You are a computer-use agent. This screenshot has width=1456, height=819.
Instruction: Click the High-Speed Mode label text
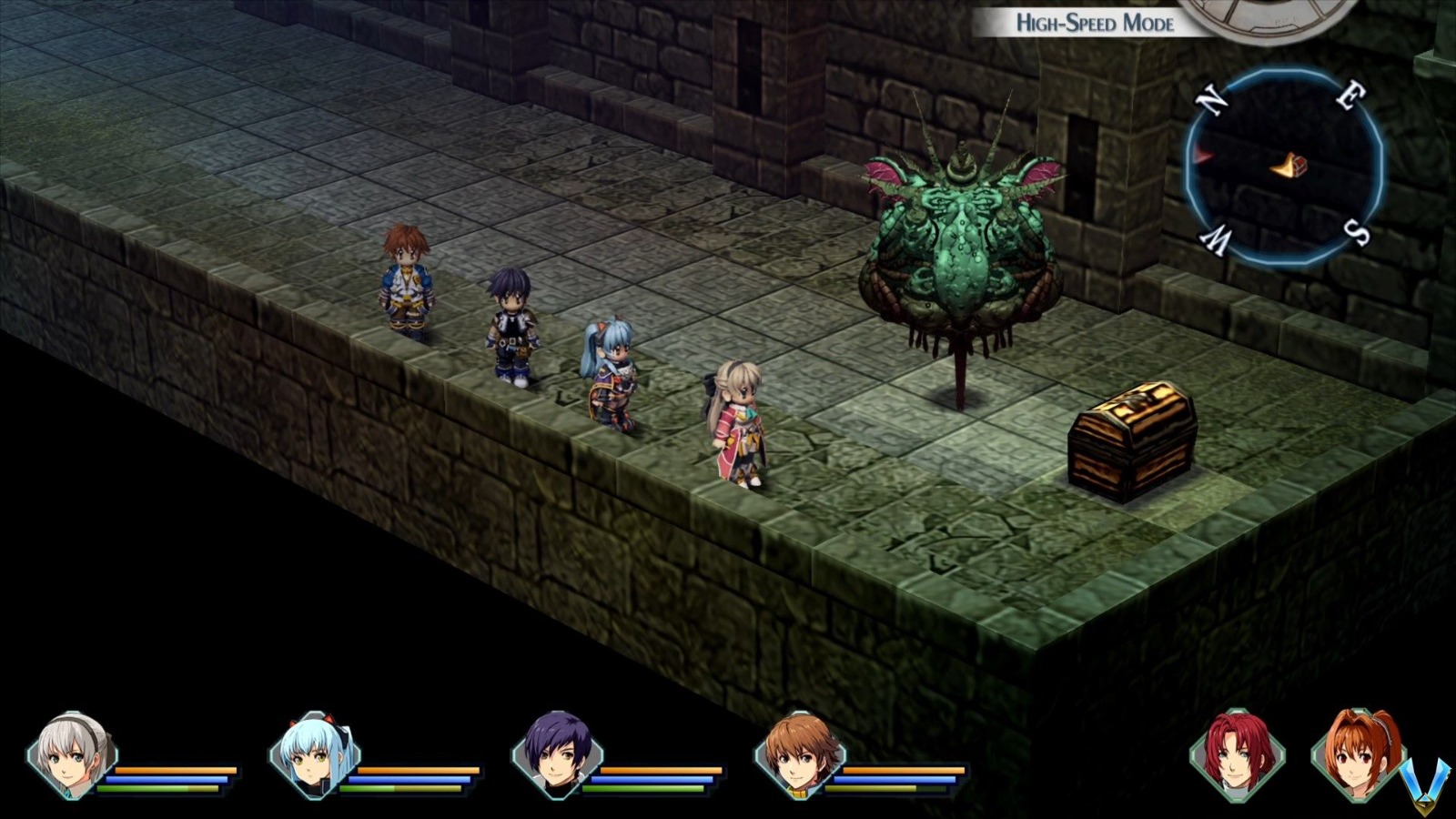pos(1095,25)
